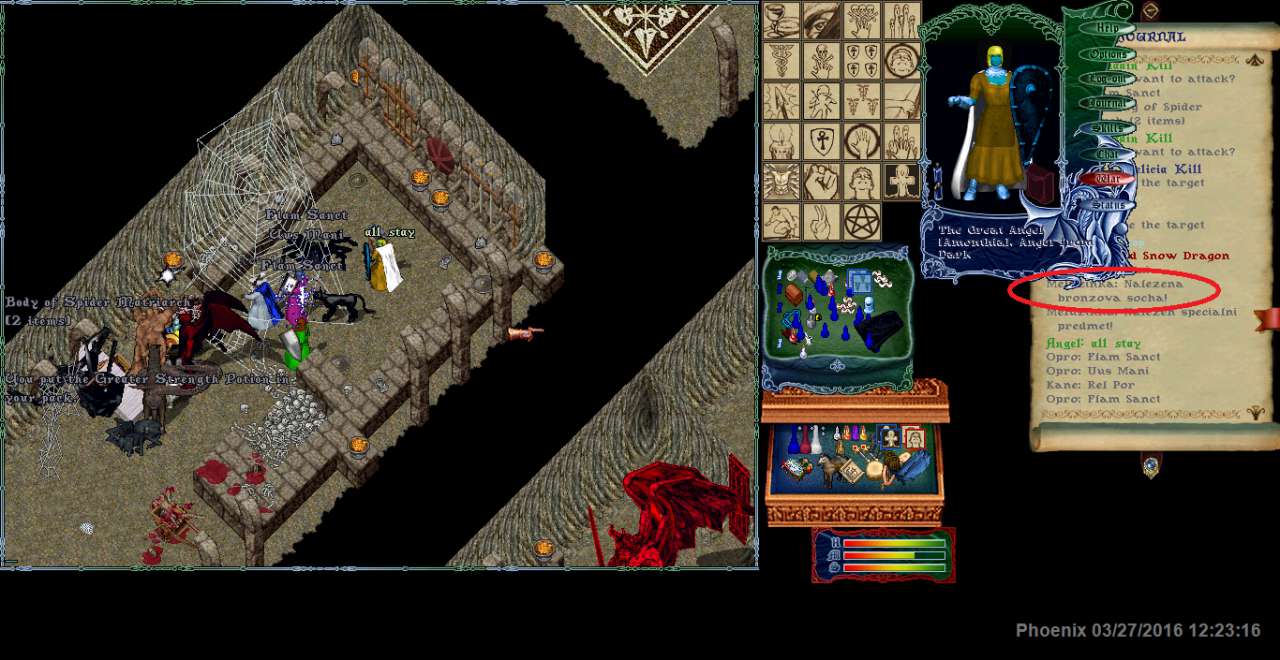
Task: Toggle the red War mode button
Action: coord(1107,179)
